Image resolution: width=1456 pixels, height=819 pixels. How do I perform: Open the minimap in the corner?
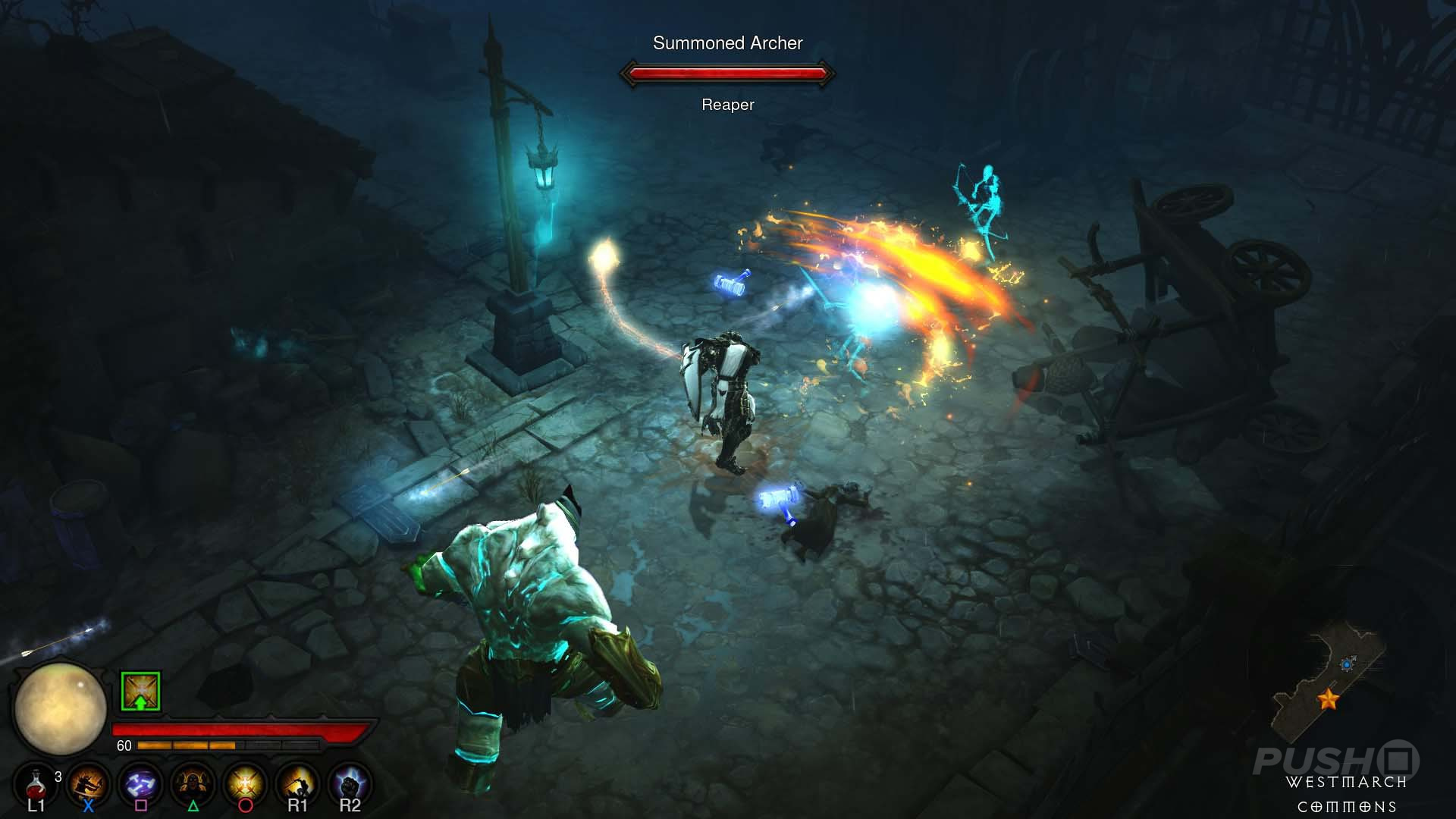pos(1346,682)
